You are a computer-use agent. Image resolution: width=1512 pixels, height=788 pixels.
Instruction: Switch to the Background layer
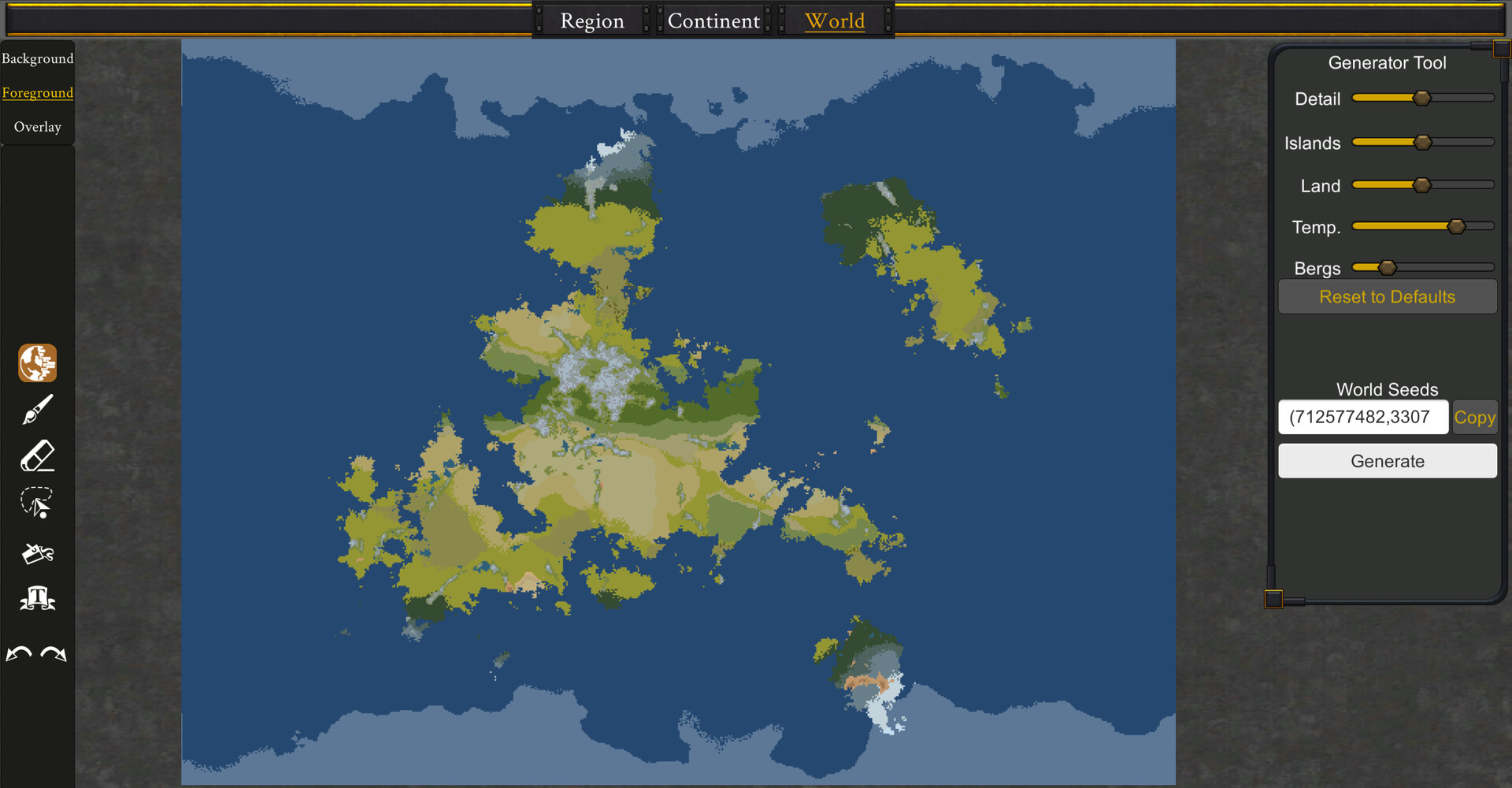(x=37, y=58)
